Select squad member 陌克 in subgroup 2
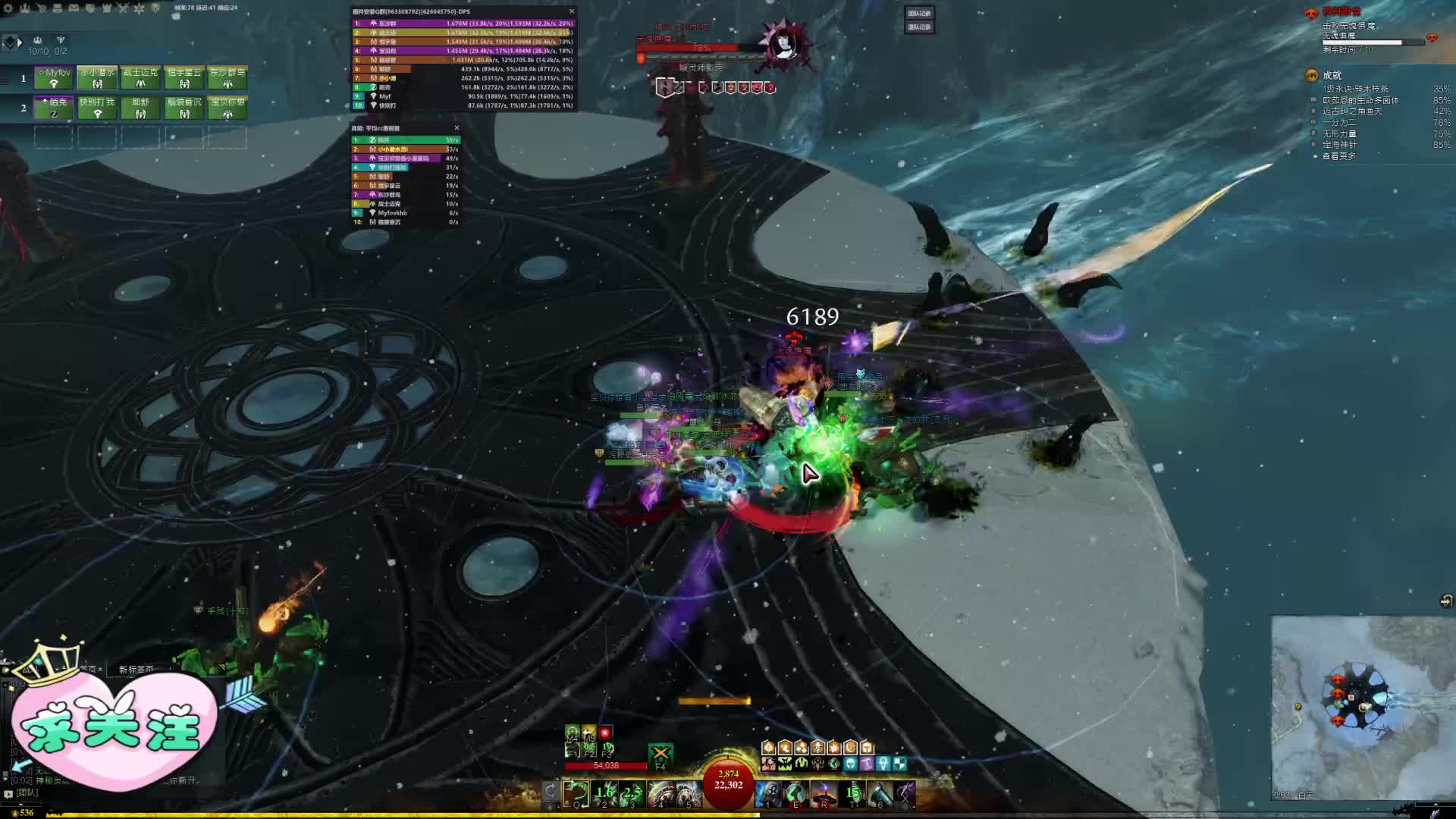Image resolution: width=1456 pixels, height=819 pixels. pos(54,107)
